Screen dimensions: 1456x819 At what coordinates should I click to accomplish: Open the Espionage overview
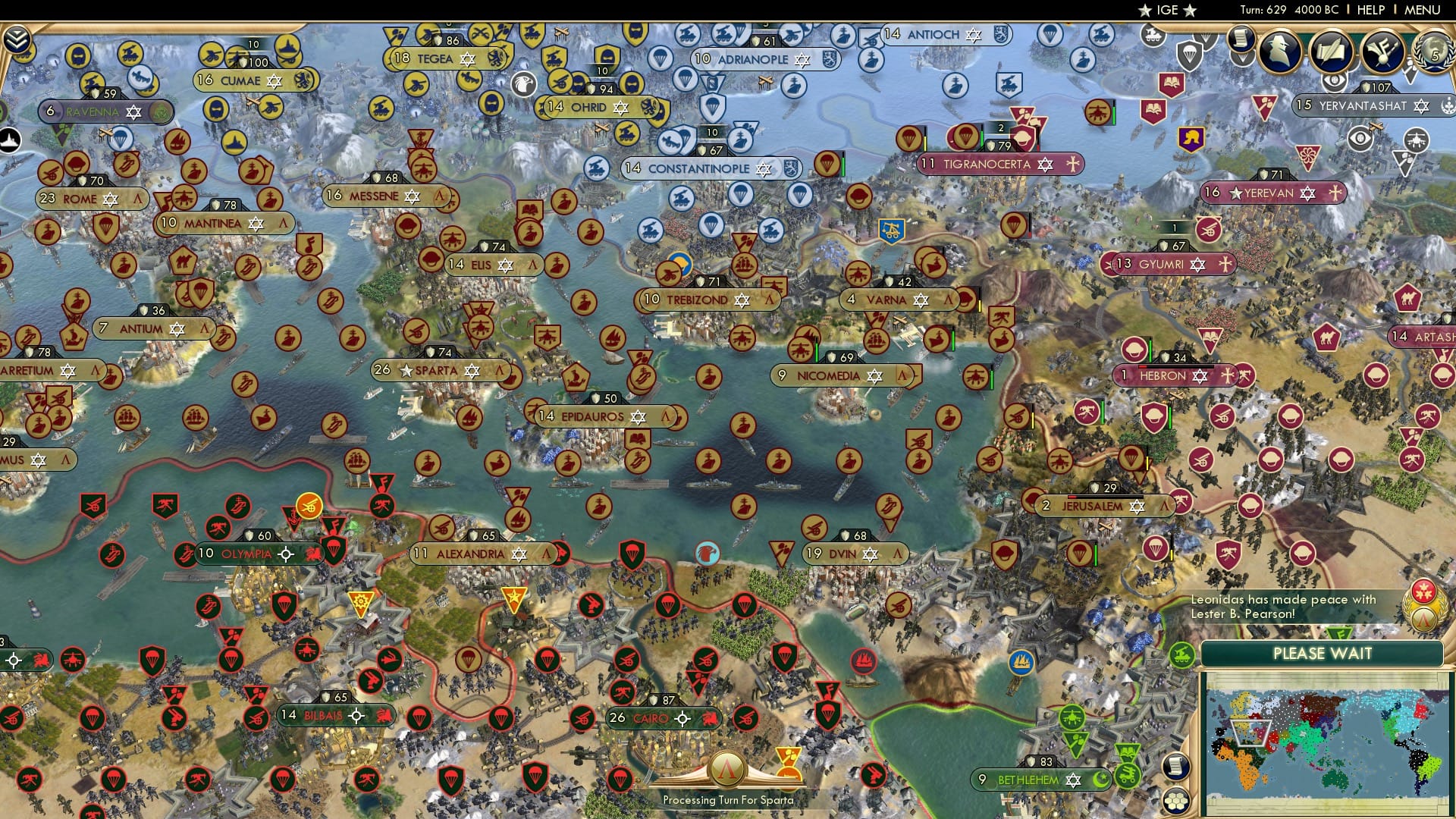click(x=1280, y=50)
